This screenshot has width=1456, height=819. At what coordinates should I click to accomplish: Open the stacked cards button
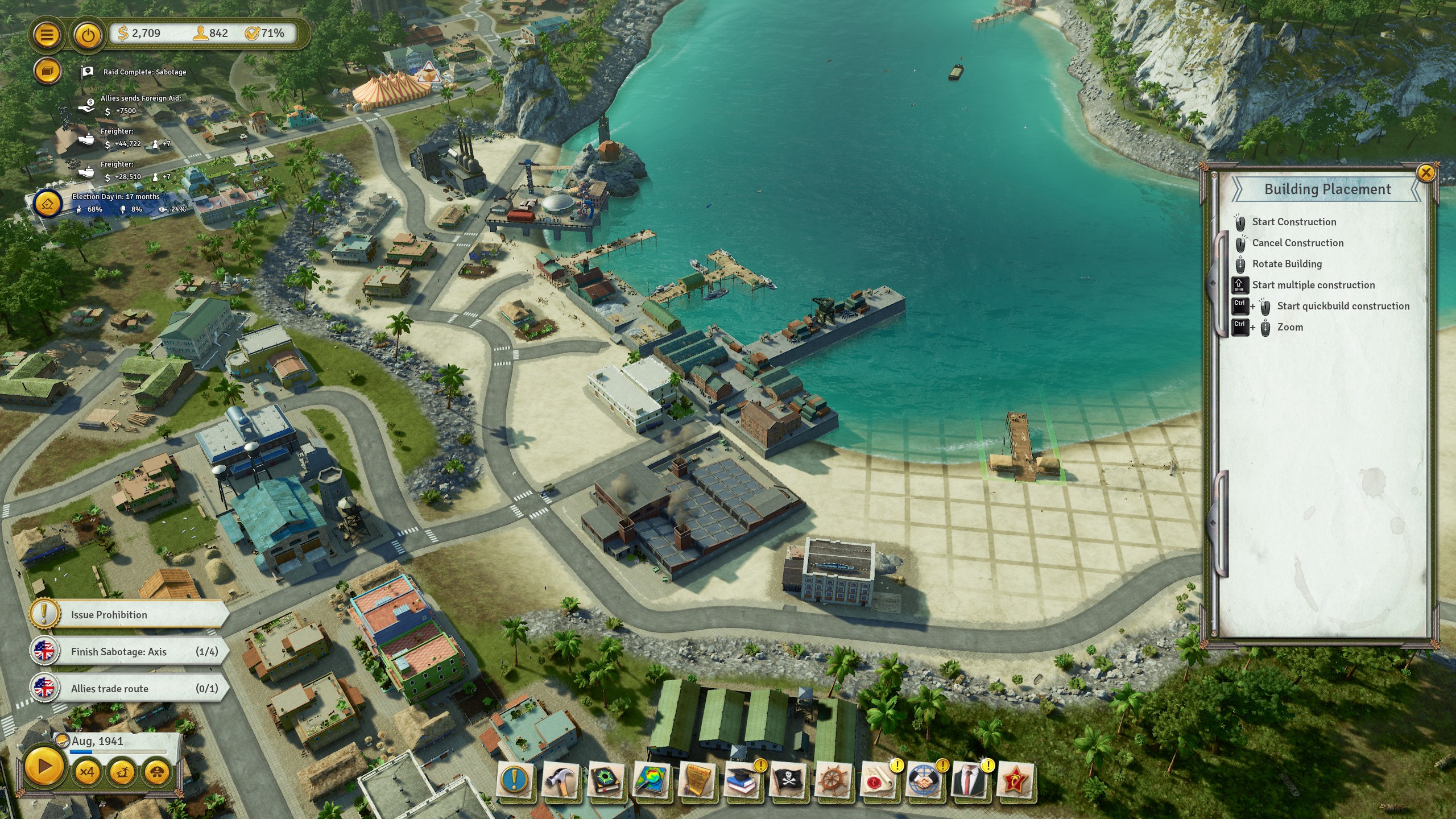(47, 72)
